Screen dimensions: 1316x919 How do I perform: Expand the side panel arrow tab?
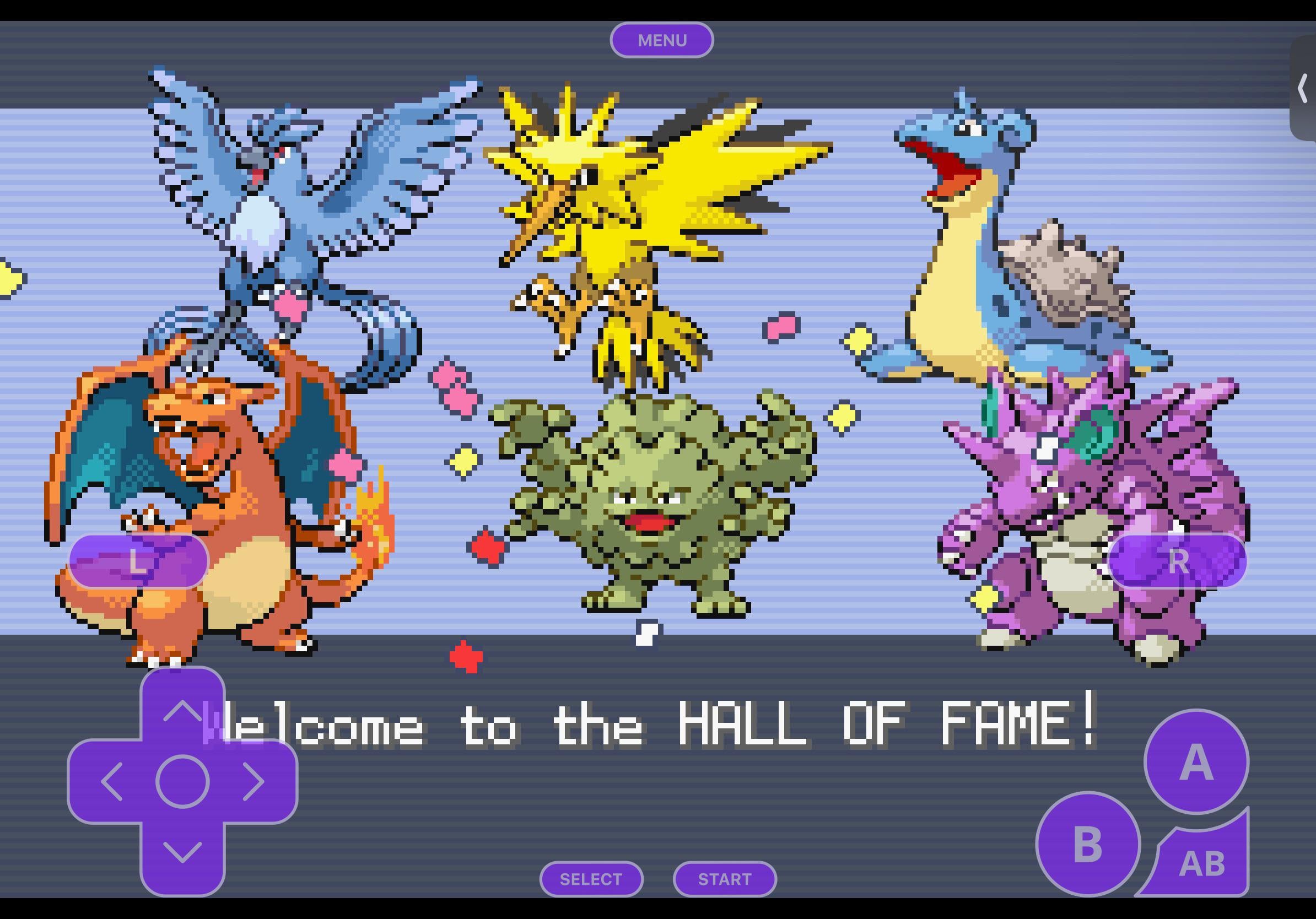click(x=1303, y=89)
